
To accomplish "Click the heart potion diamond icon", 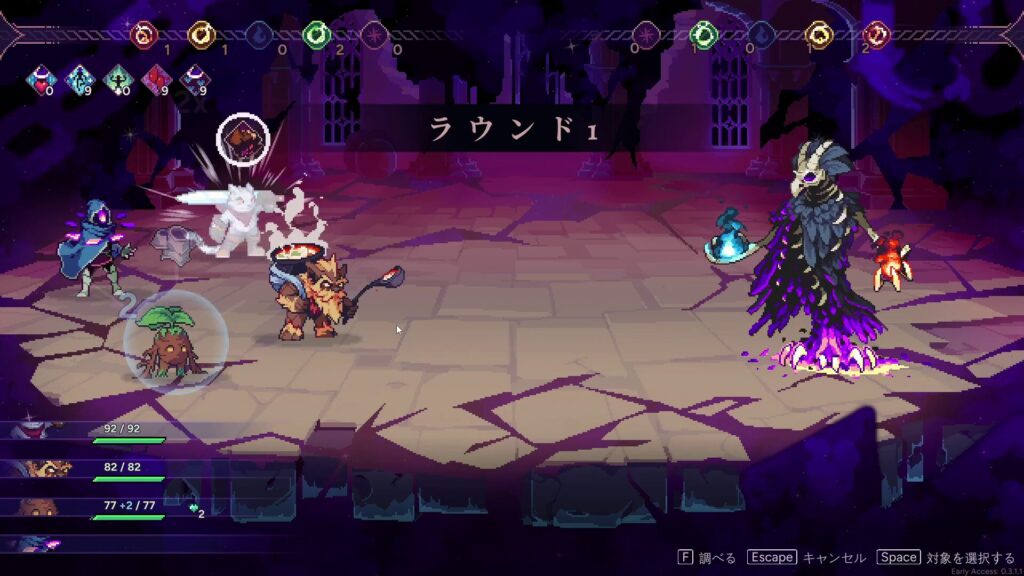I will (x=41, y=80).
